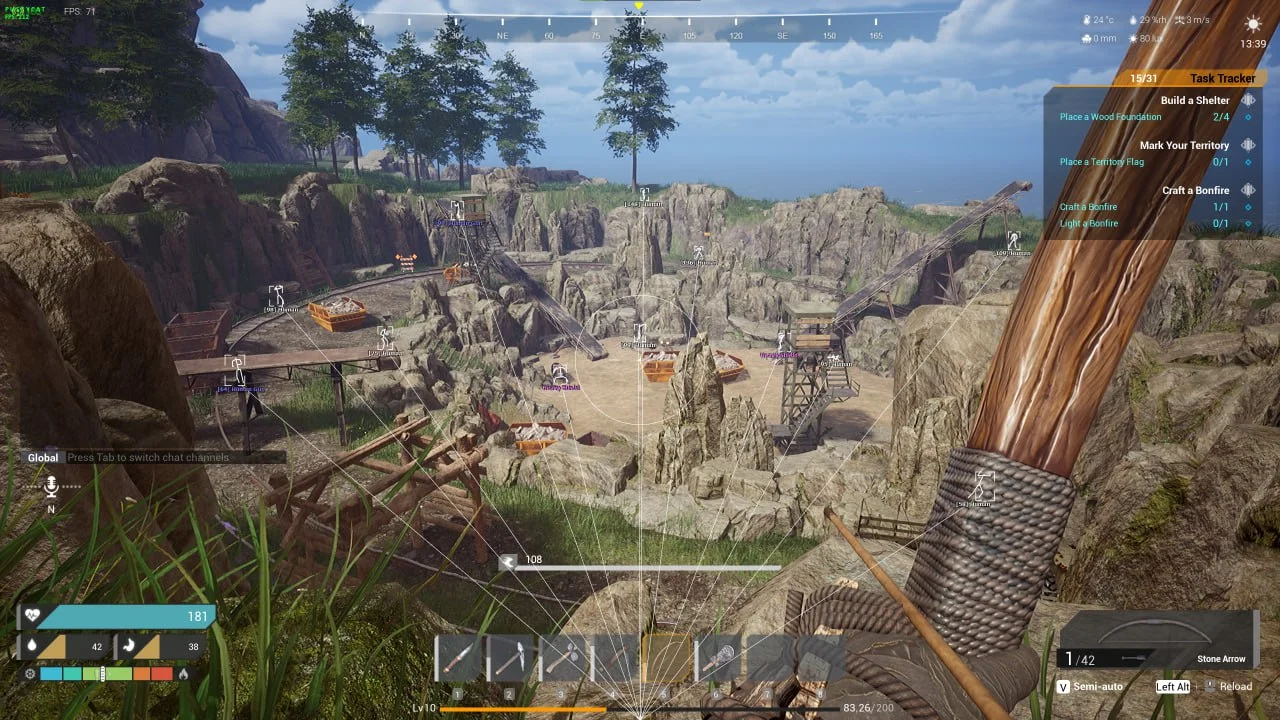Image resolution: width=1280 pixels, height=720 pixels.
Task: Click the Mark Your Territory task
Action: pyautogui.click(x=1184, y=145)
